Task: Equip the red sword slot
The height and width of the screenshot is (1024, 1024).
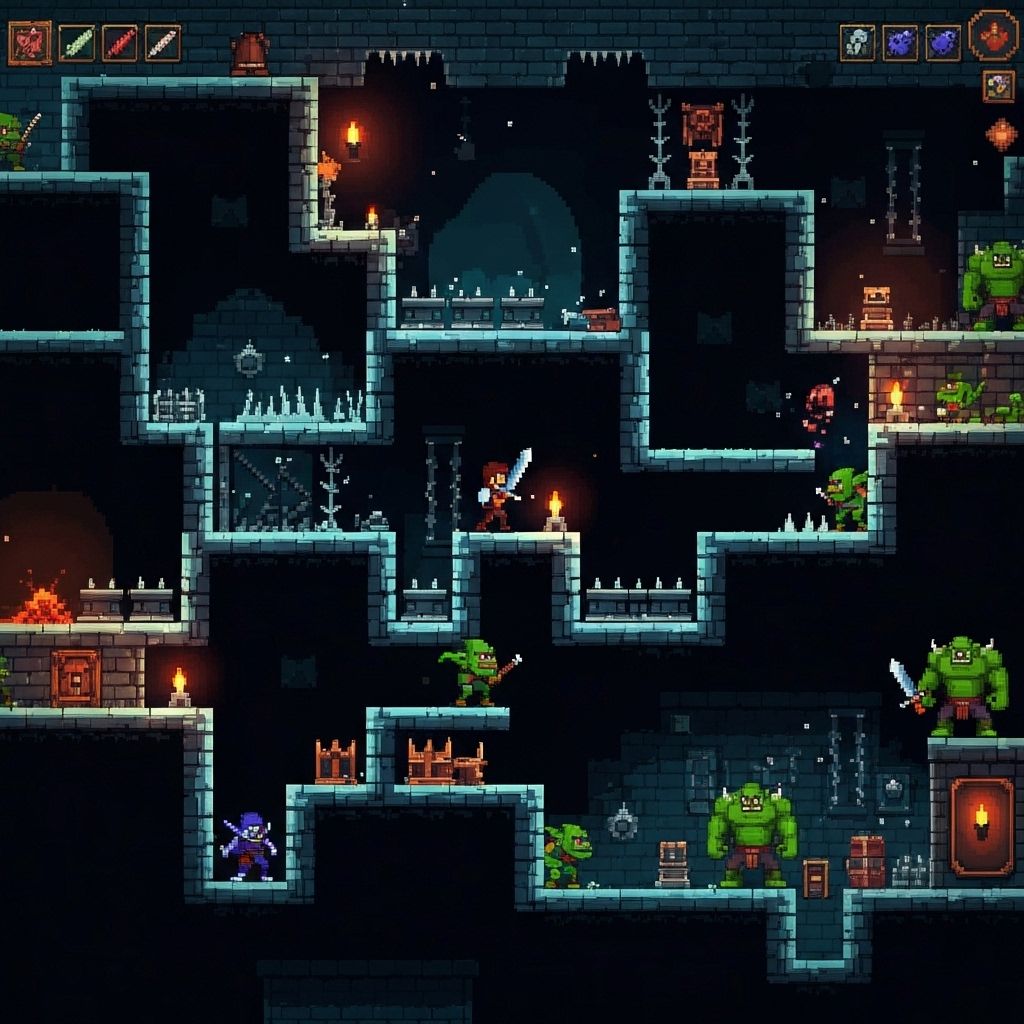Action: coord(119,43)
